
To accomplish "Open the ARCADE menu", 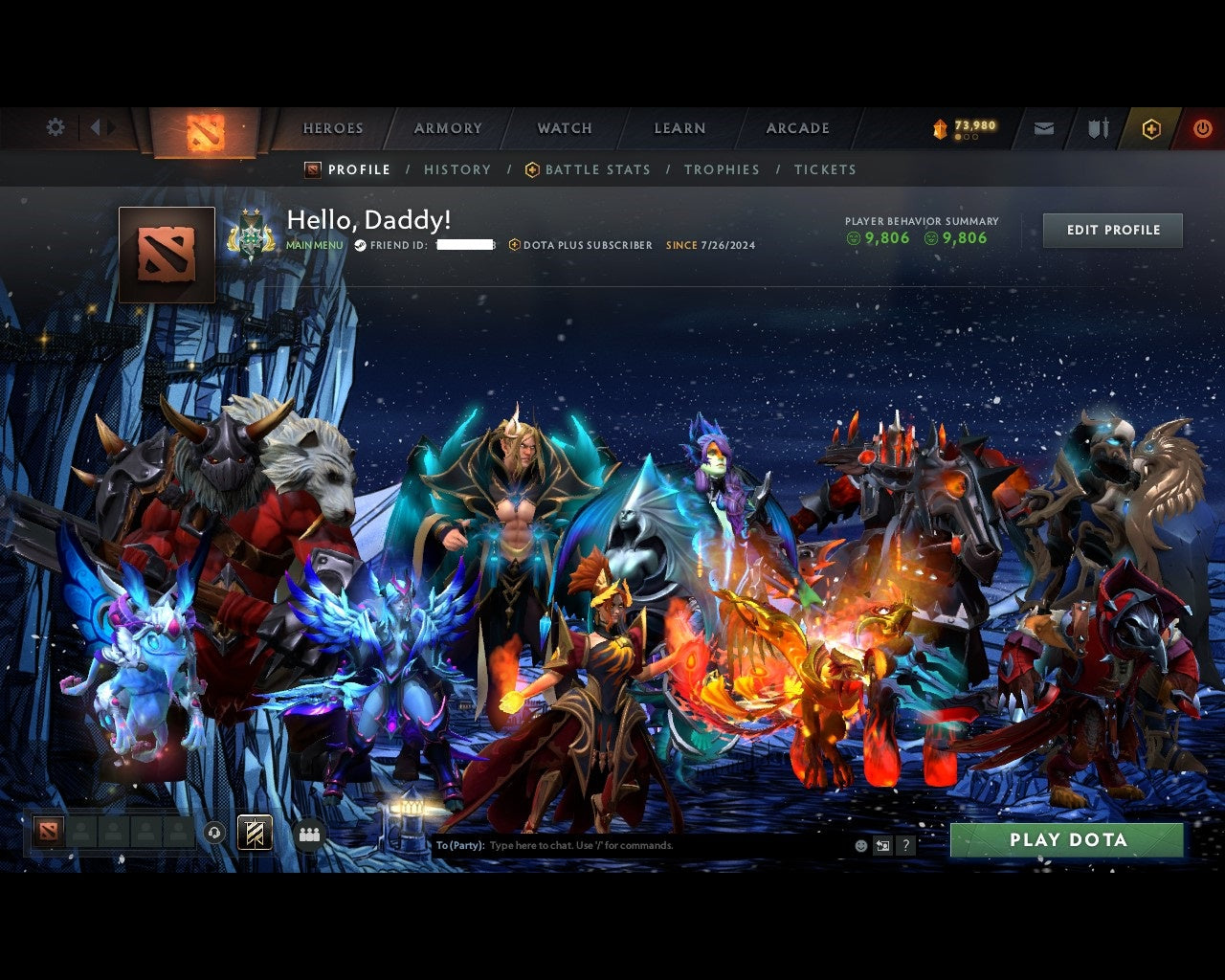I will (797, 127).
